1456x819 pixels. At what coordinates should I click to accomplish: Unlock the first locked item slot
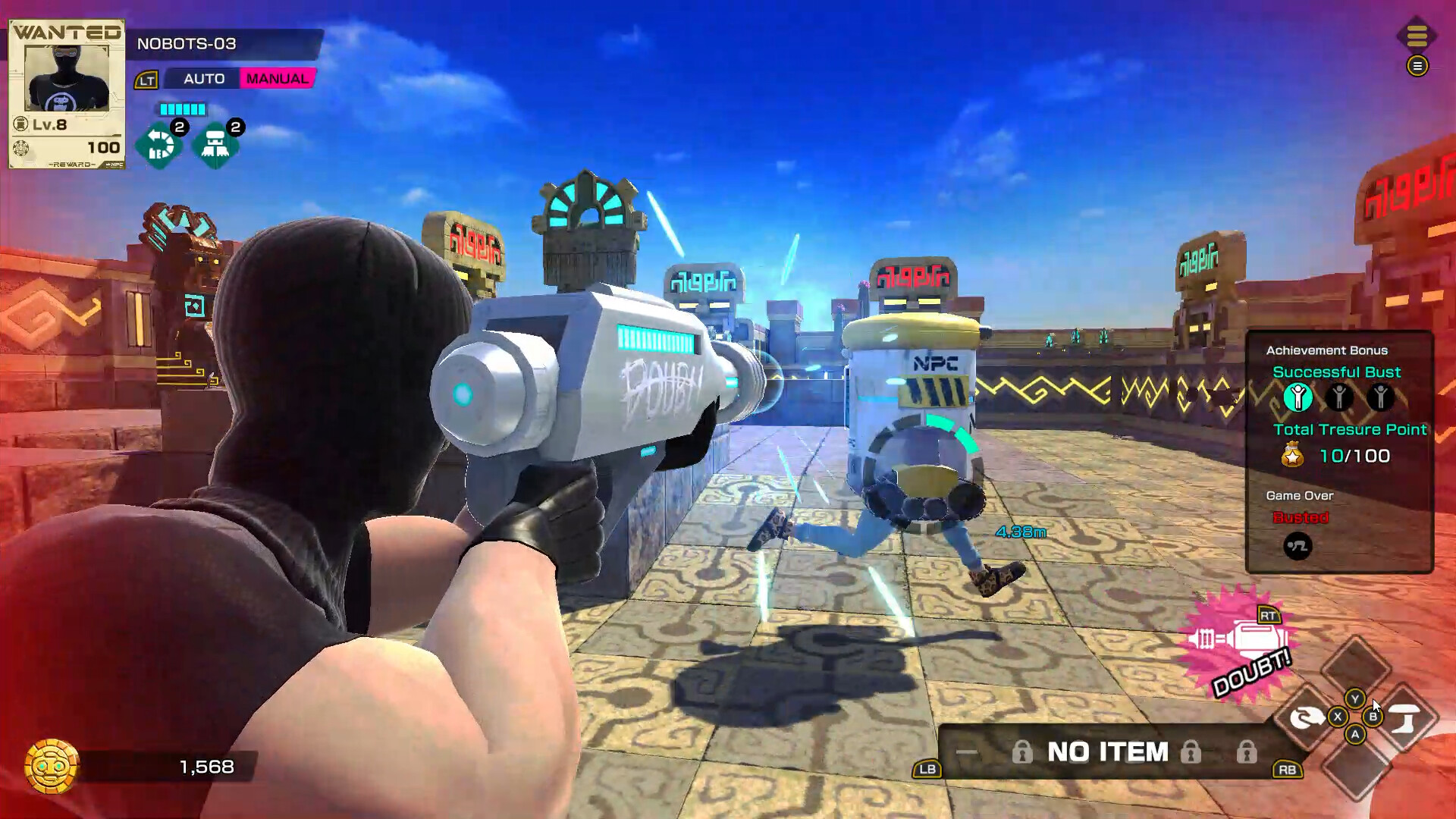[x=1024, y=752]
